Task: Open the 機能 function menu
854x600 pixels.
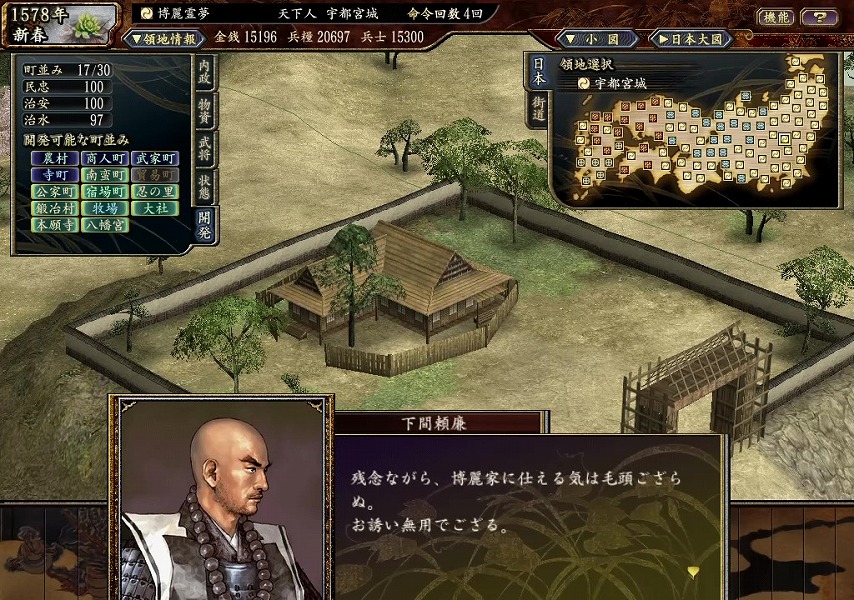Action: pyautogui.click(x=776, y=17)
